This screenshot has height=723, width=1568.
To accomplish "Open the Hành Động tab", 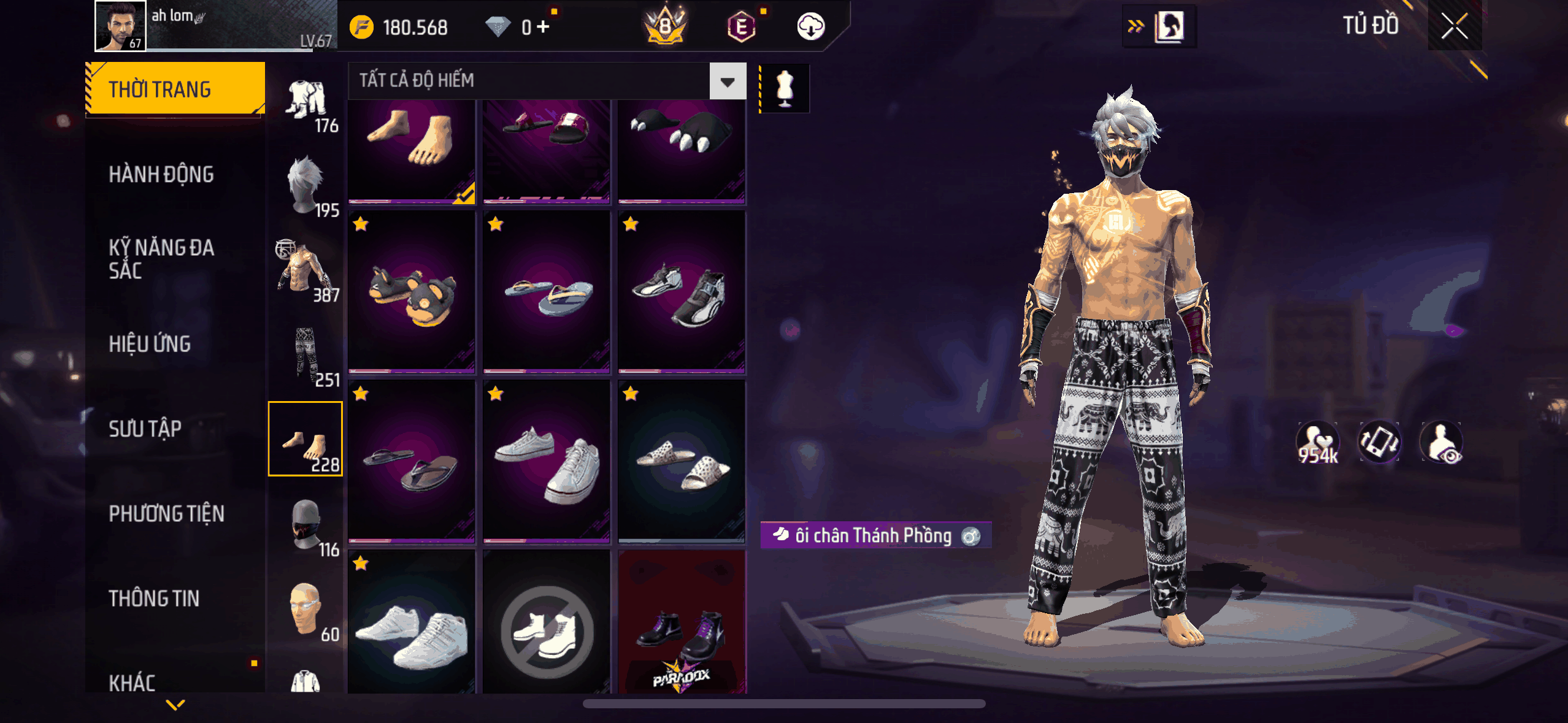I will 161,174.
